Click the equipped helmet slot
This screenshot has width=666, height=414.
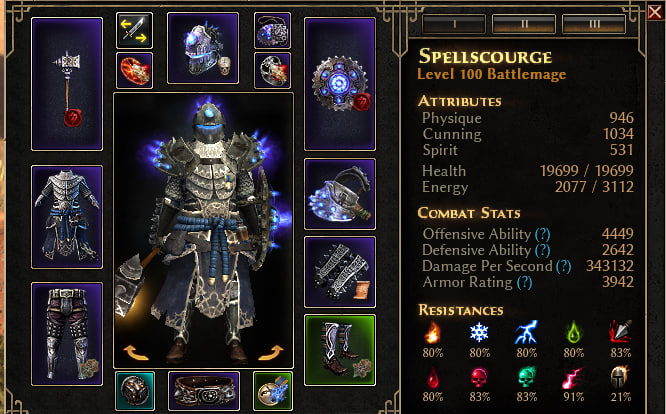pyautogui.click(x=203, y=49)
